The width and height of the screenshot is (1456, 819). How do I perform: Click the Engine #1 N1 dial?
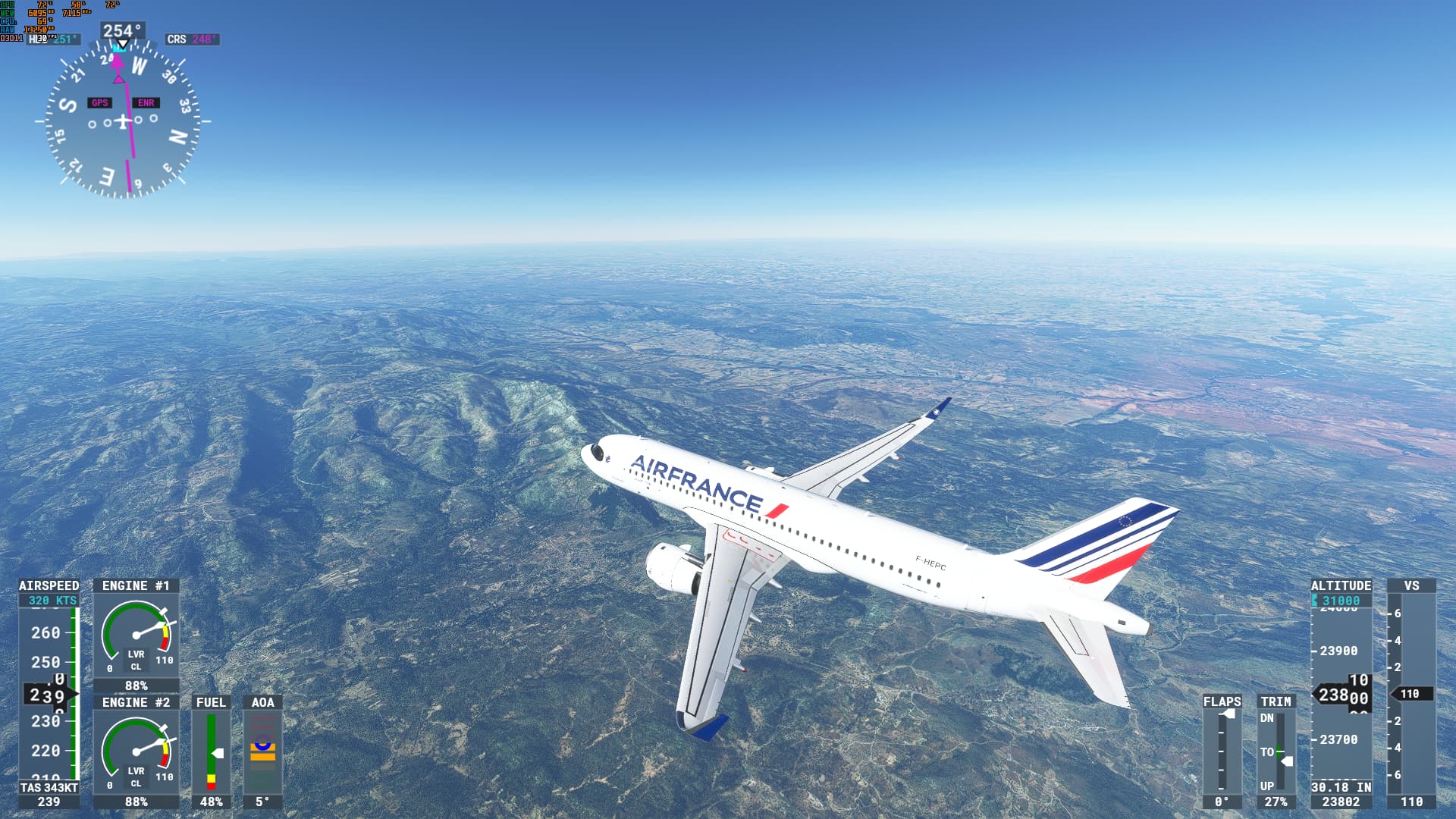coord(136,635)
